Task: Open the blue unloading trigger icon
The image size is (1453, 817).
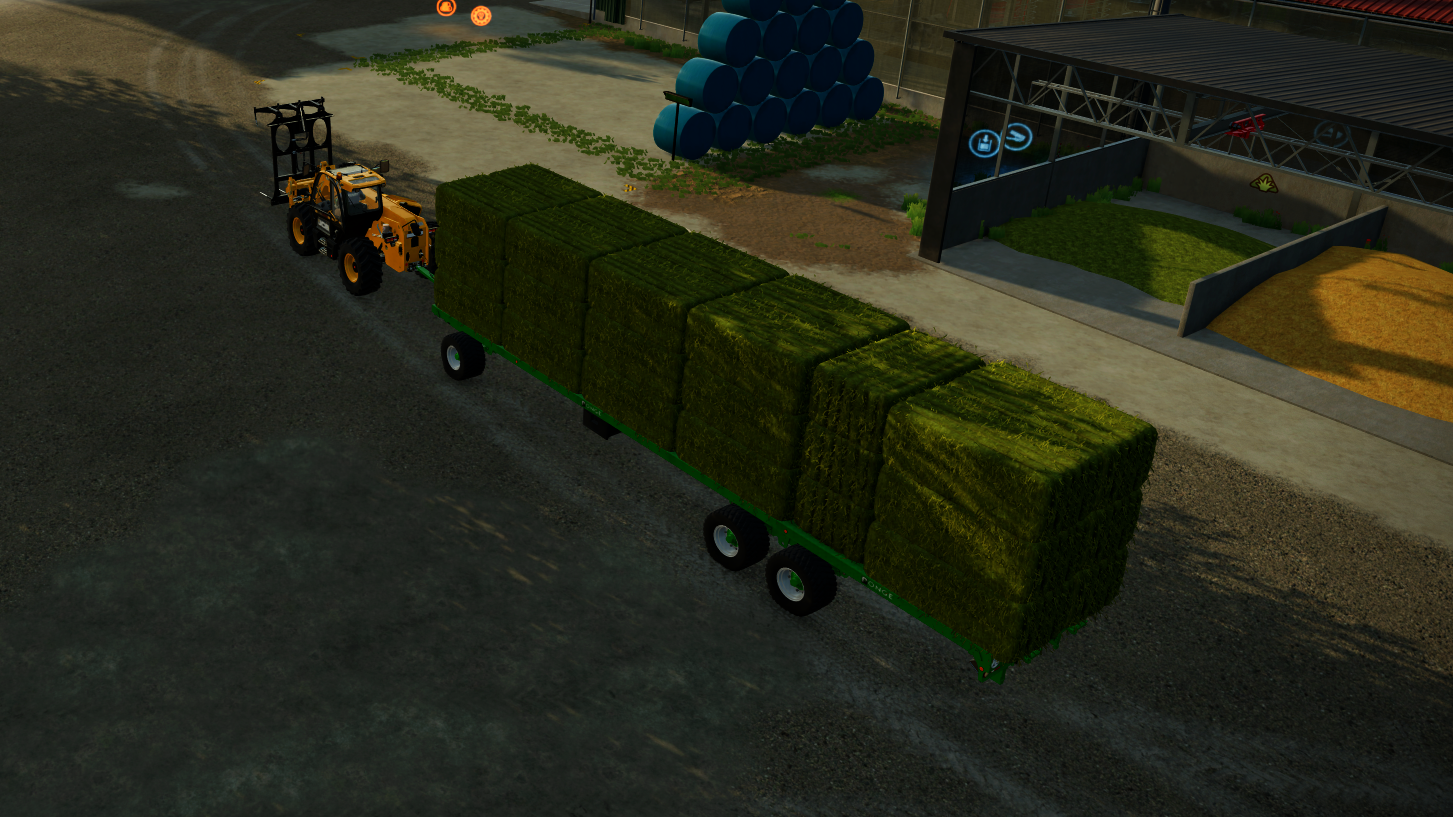Action: point(986,141)
